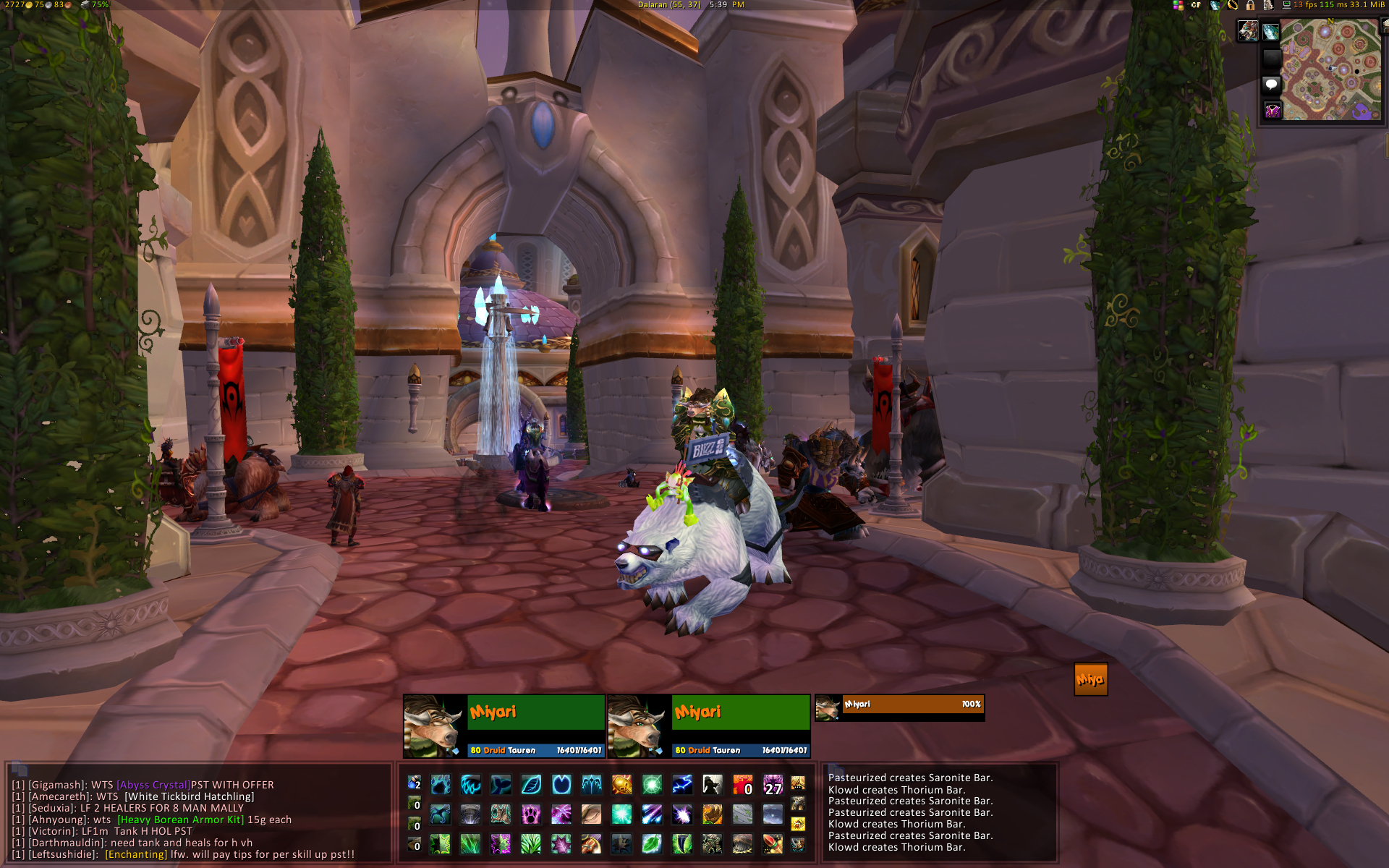Cast the green leaf on blue ability
This screenshot has height=868, width=1389.
pos(652,844)
